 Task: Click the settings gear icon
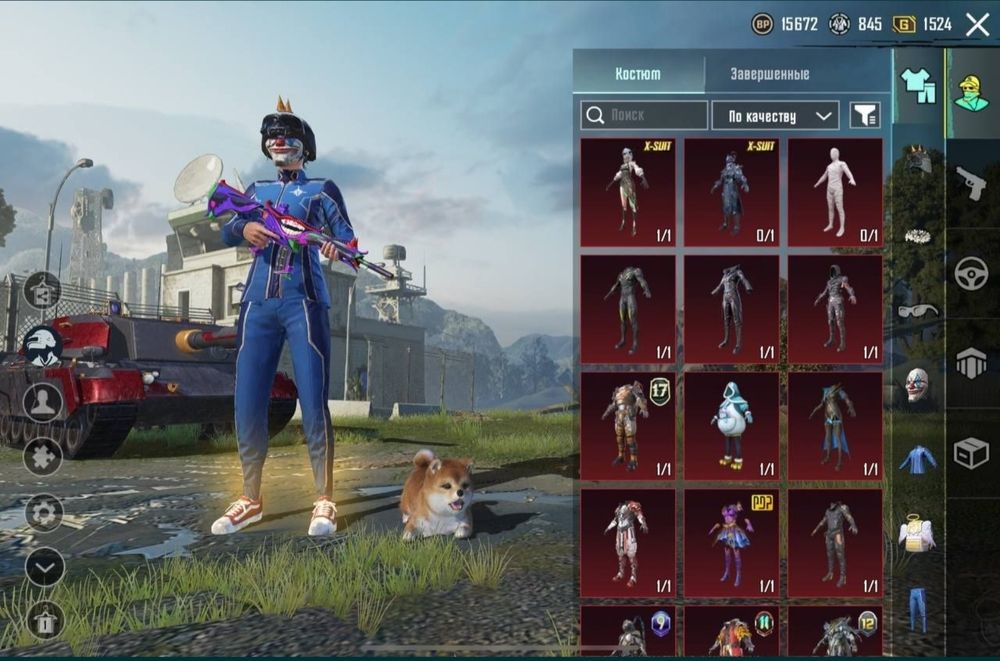[44, 512]
